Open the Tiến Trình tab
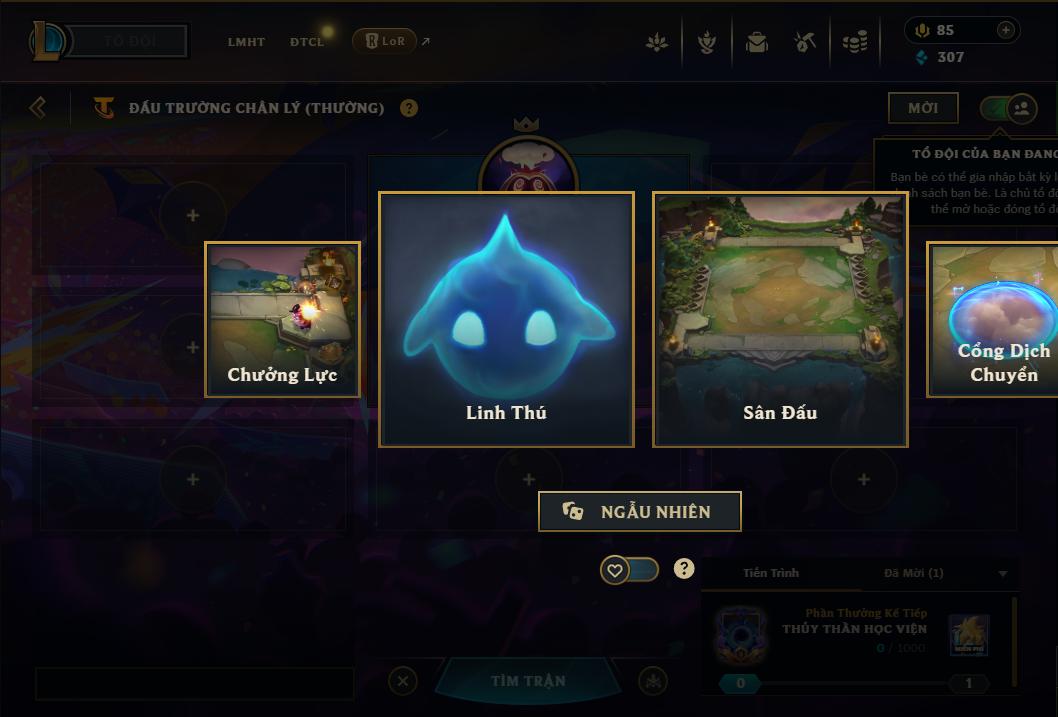Image resolution: width=1058 pixels, height=717 pixels. pos(771,573)
